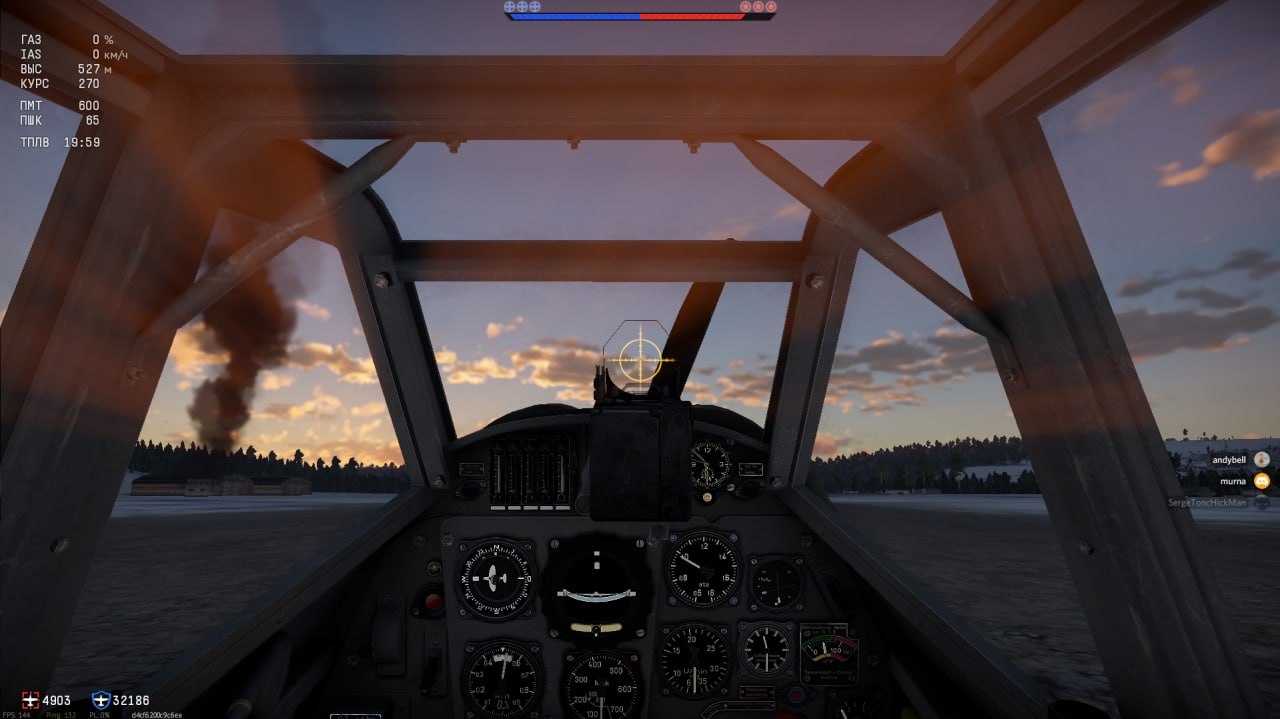Click the blue shield aircraft icon

tap(100, 700)
